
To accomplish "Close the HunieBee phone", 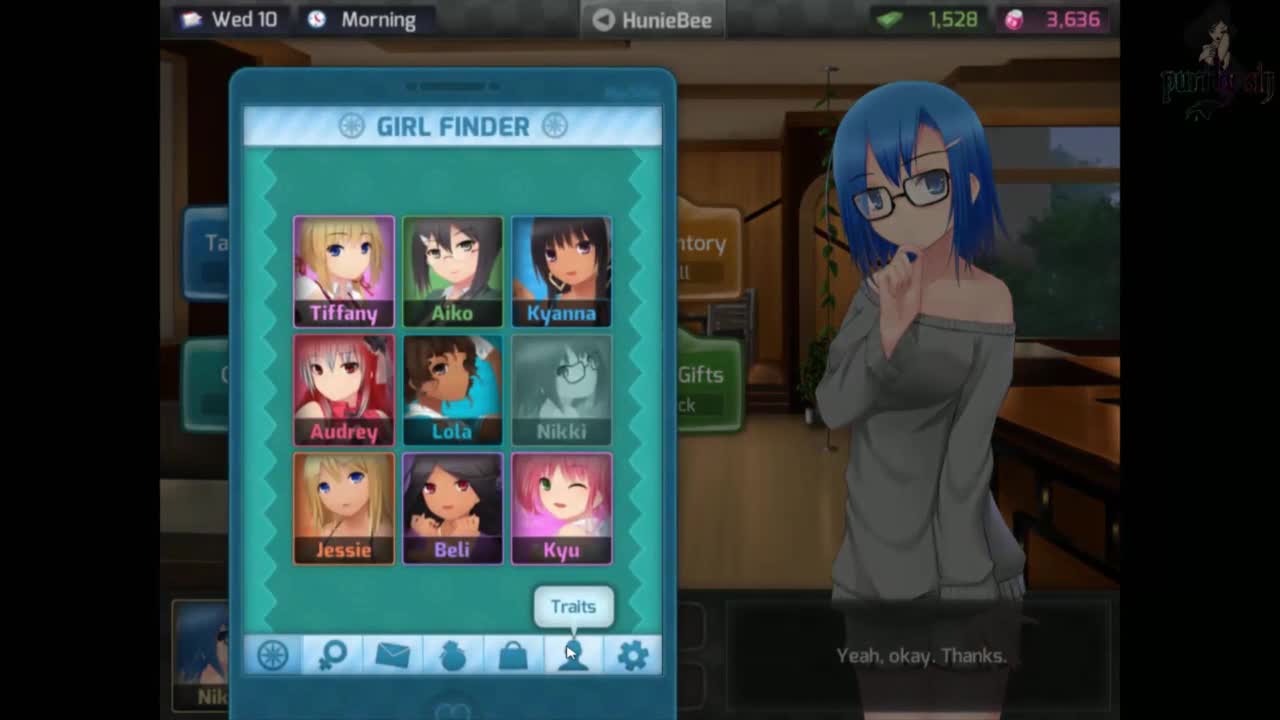I will [653, 19].
